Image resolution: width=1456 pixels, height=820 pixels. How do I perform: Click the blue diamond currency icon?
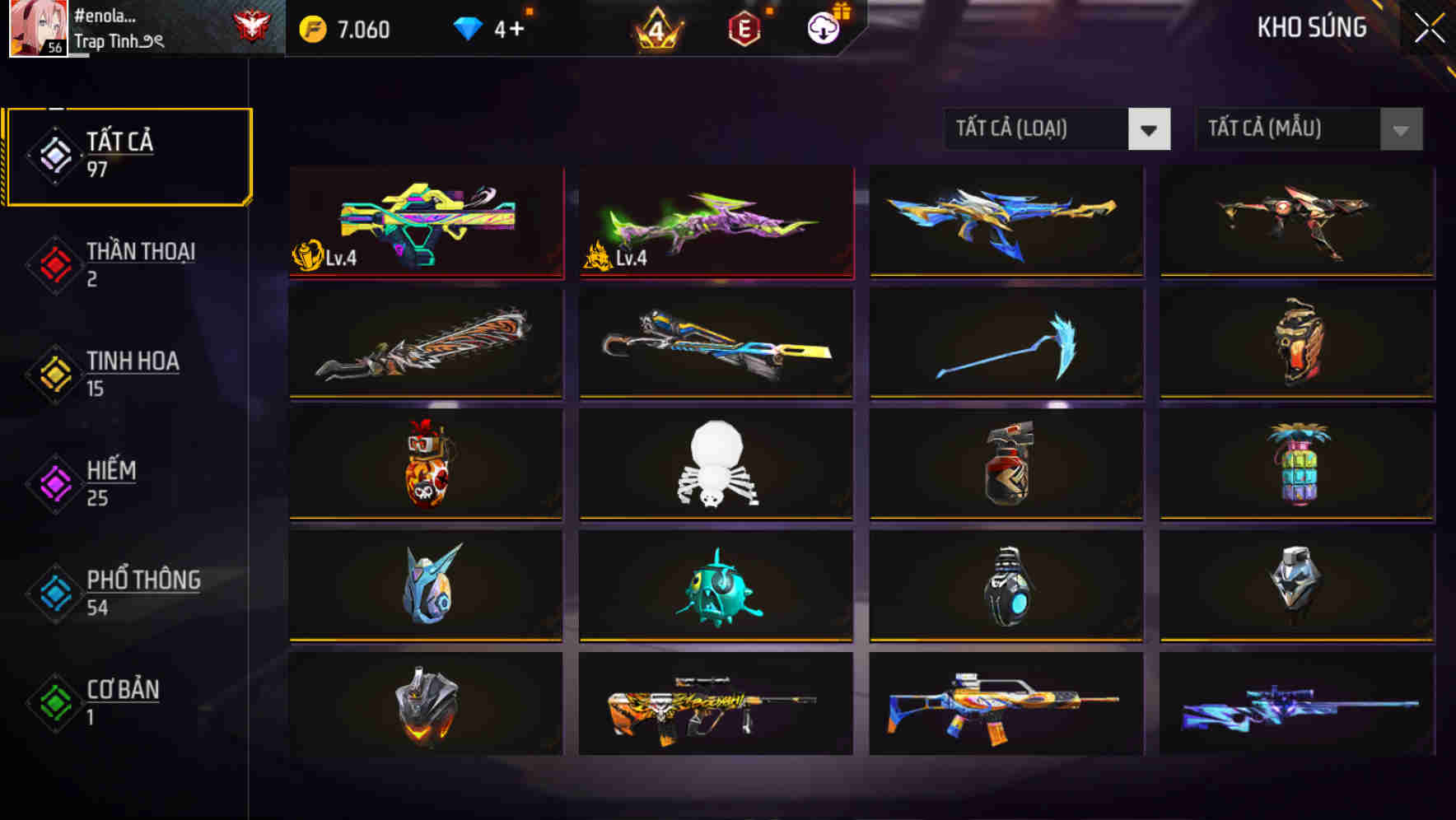pos(469,26)
